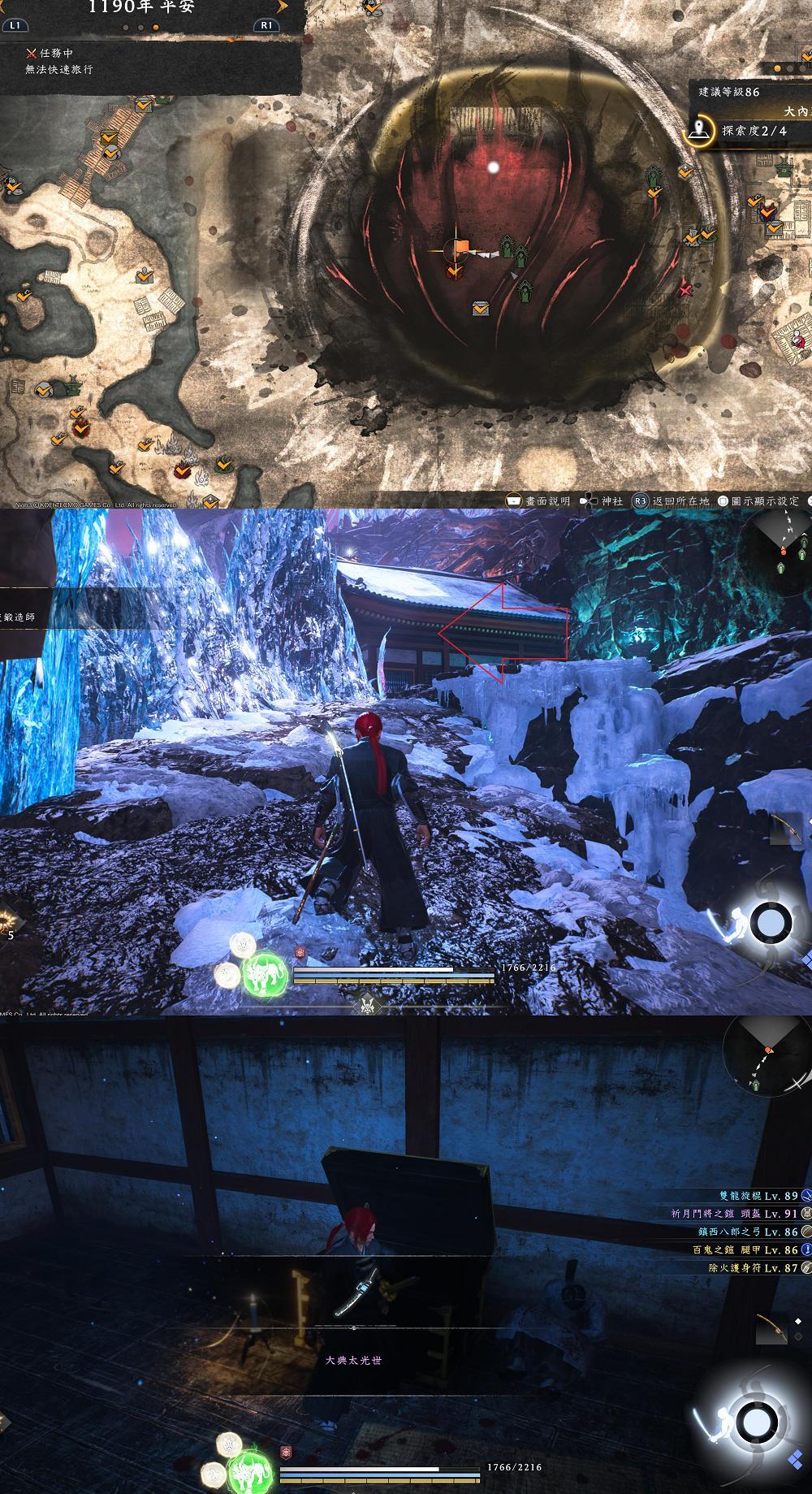Click the 大典太光世 item pickup label
Viewport: 812px width, 1494px height.
[353, 1359]
